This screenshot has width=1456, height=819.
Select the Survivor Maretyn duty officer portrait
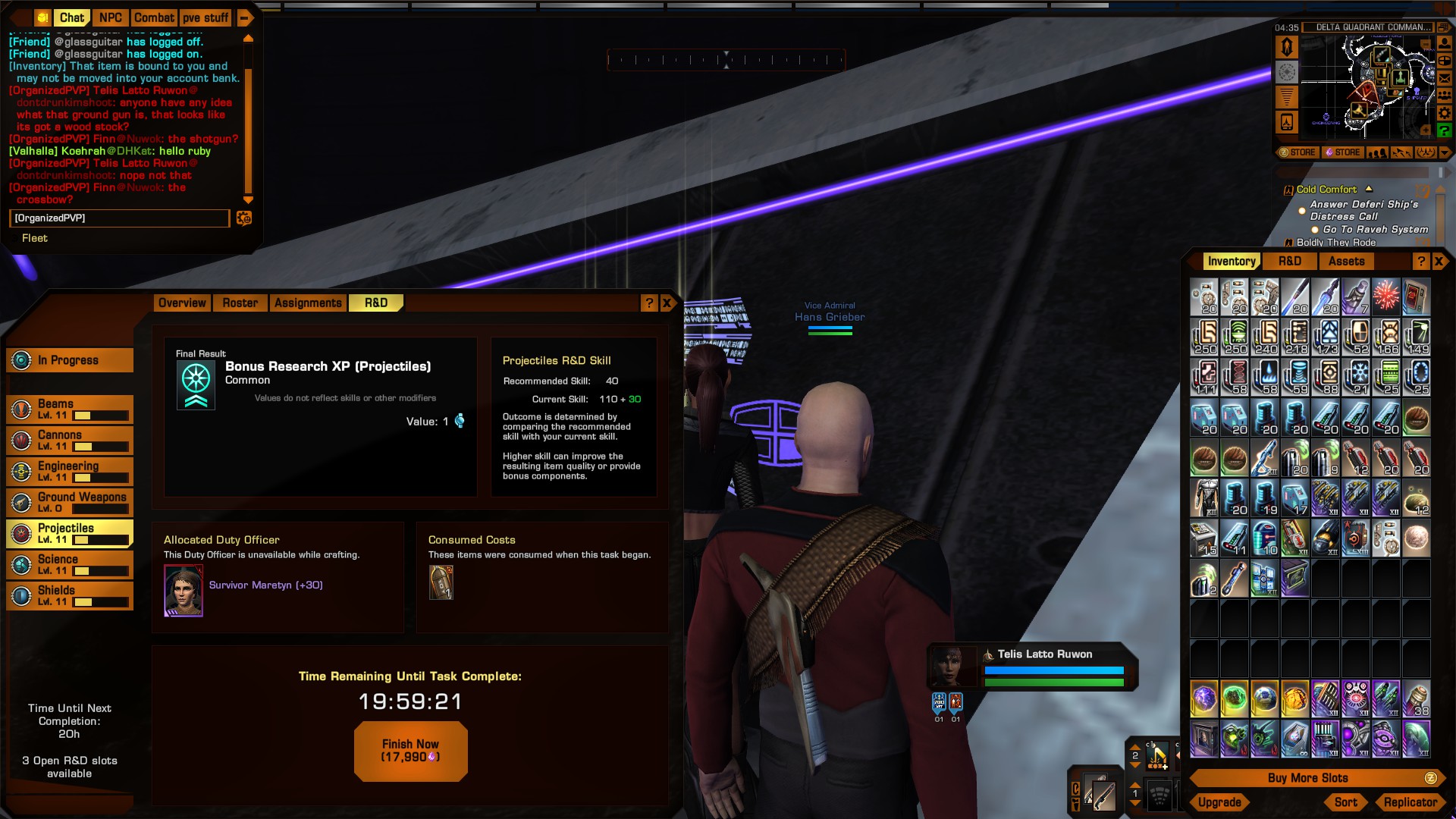coord(184,591)
